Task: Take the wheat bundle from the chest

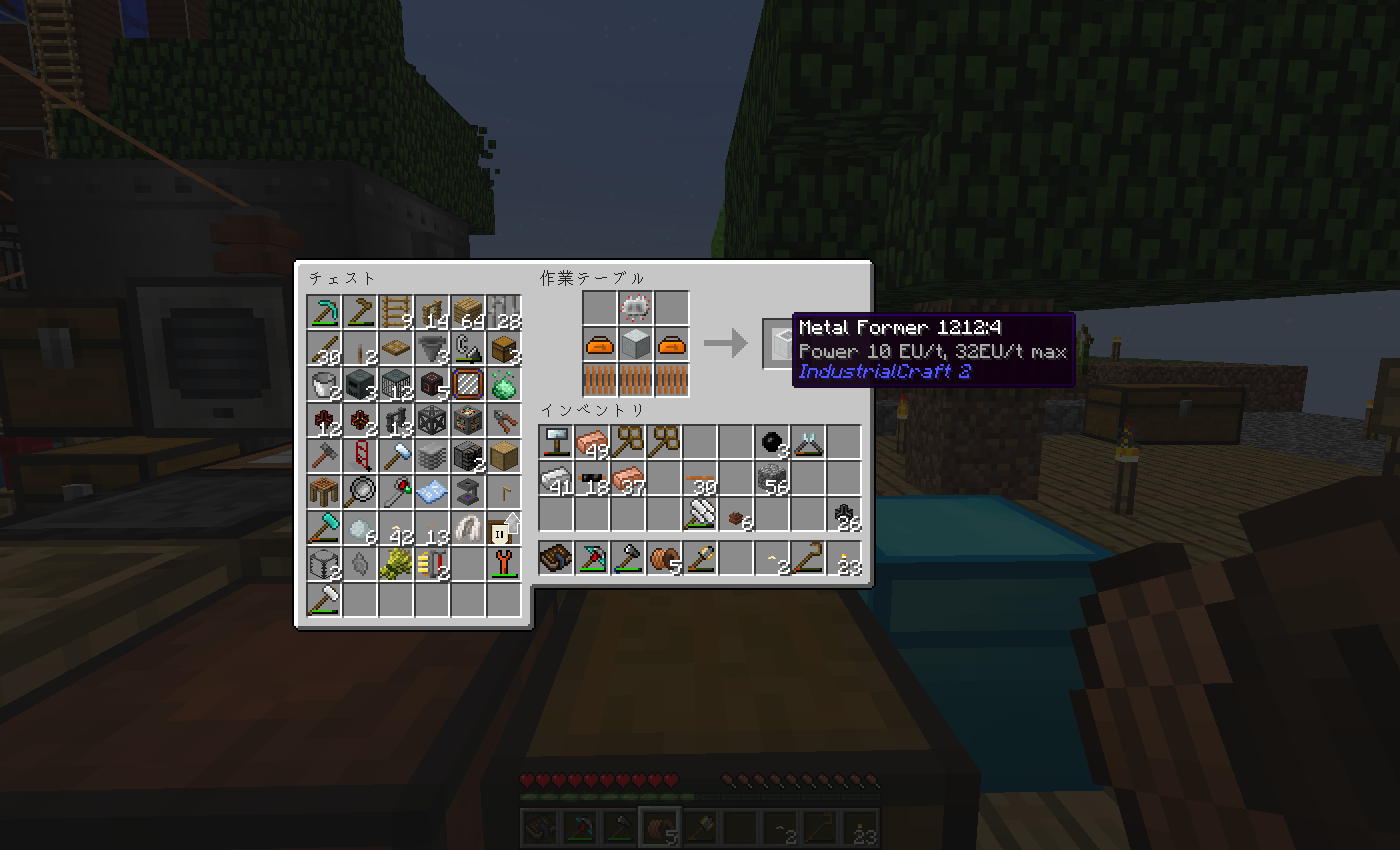Action: (x=397, y=563)
